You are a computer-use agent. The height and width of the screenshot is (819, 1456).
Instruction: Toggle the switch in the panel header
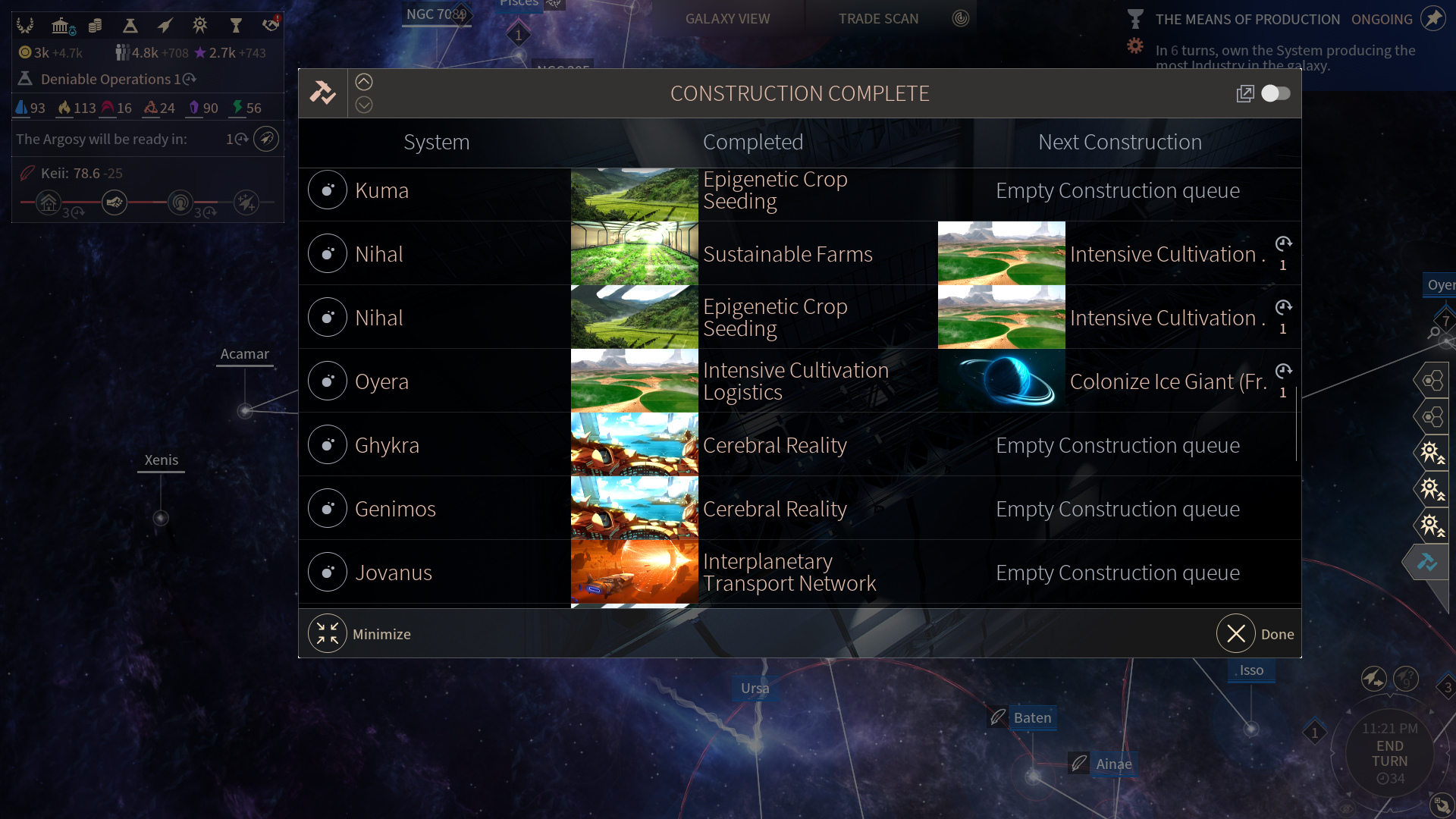(x=1276, y=93)
